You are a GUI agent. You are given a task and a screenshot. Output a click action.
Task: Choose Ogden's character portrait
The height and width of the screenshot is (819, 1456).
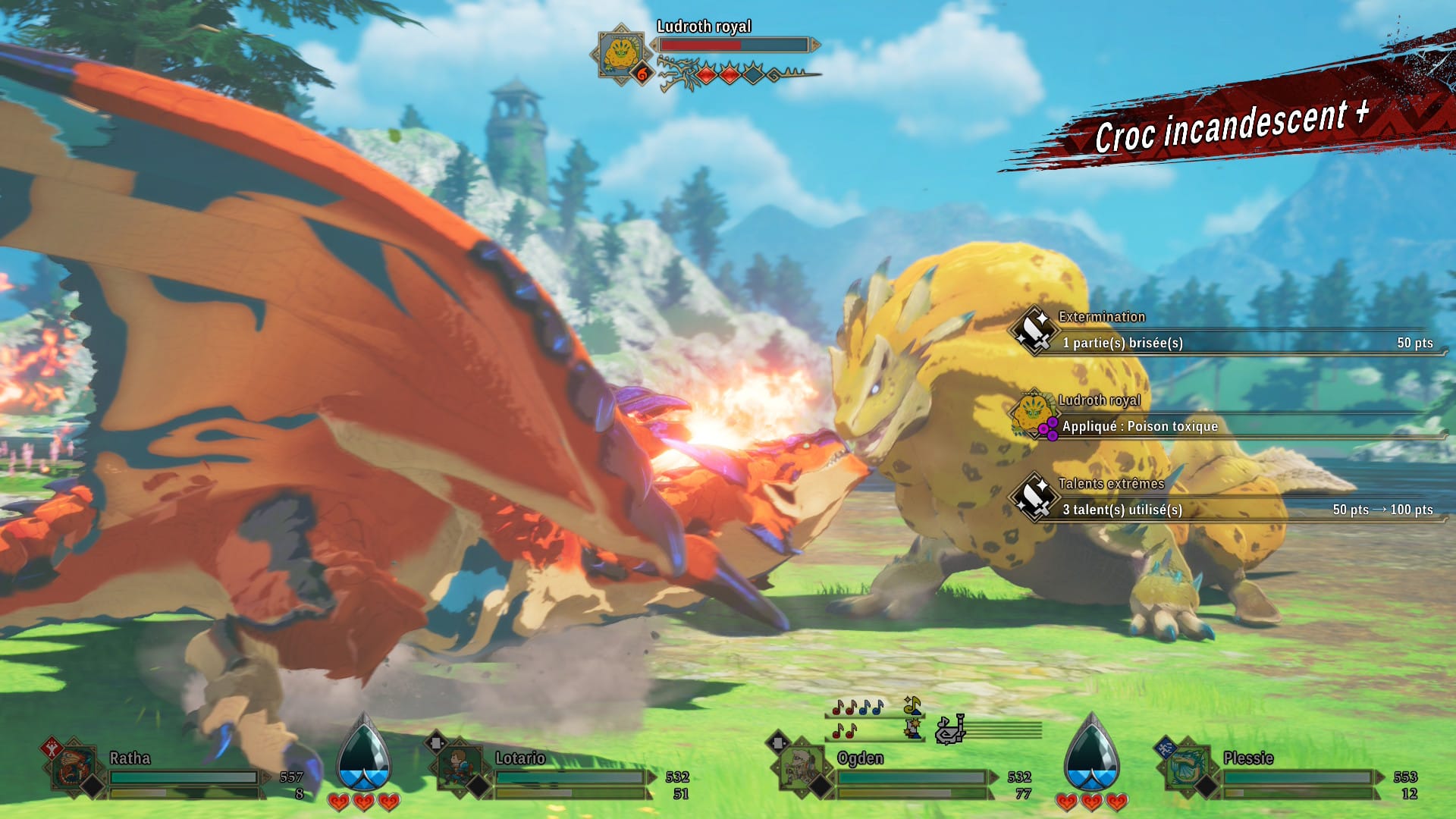[801, 767]
